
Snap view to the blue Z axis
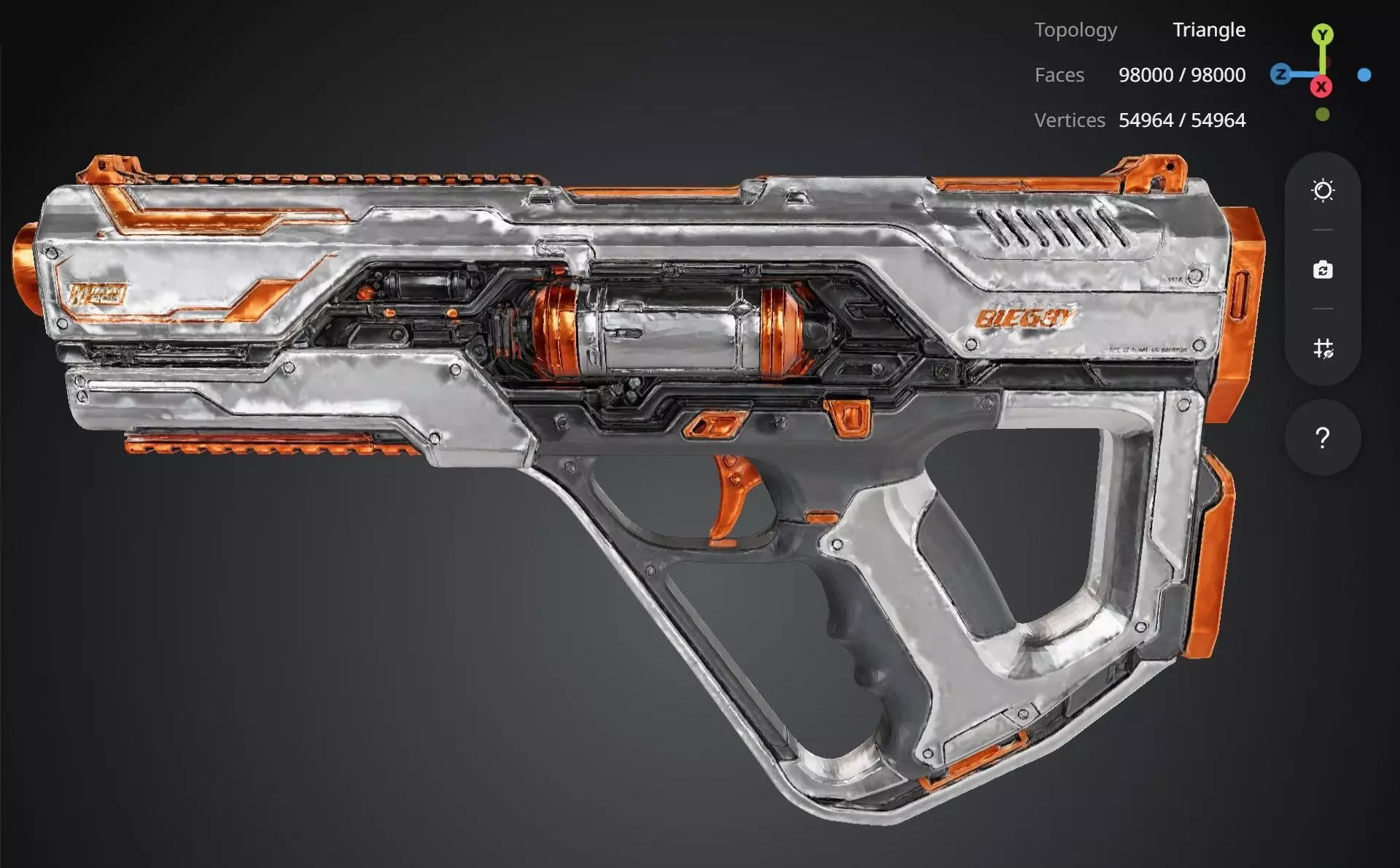(1280, 74)
